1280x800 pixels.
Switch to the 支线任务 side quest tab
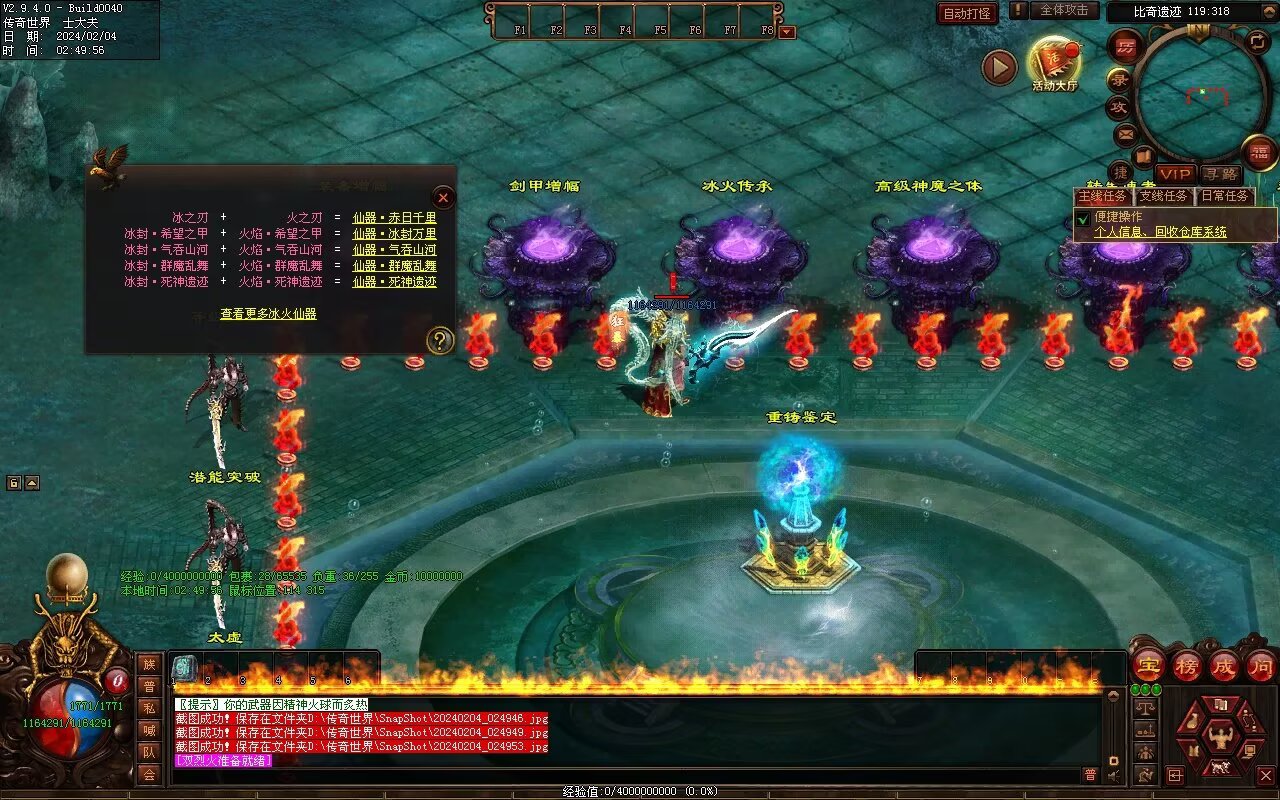click(x=1164, y=196)
